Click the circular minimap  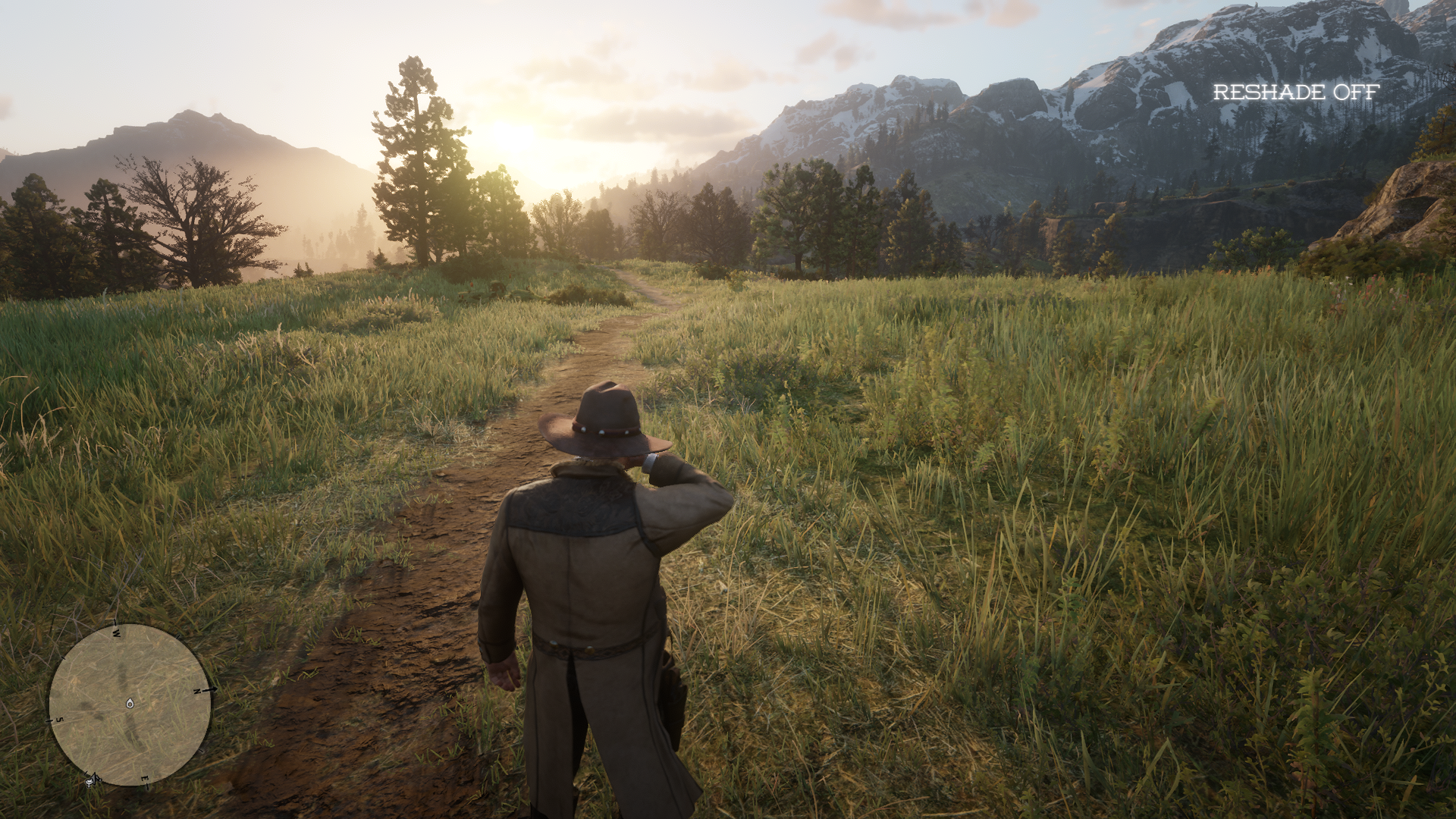130,704
